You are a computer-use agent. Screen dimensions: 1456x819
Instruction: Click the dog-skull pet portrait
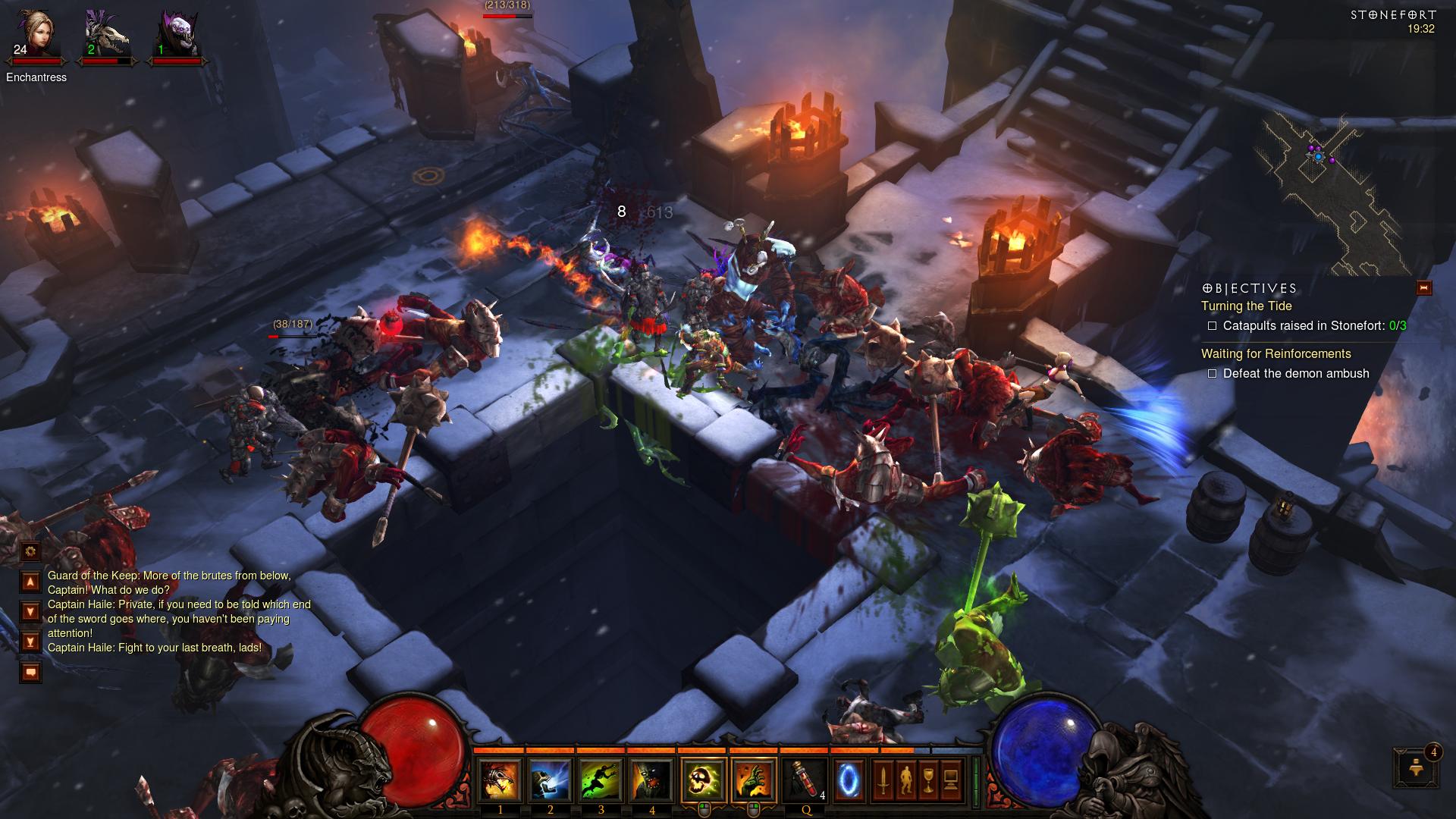(107, 35)
